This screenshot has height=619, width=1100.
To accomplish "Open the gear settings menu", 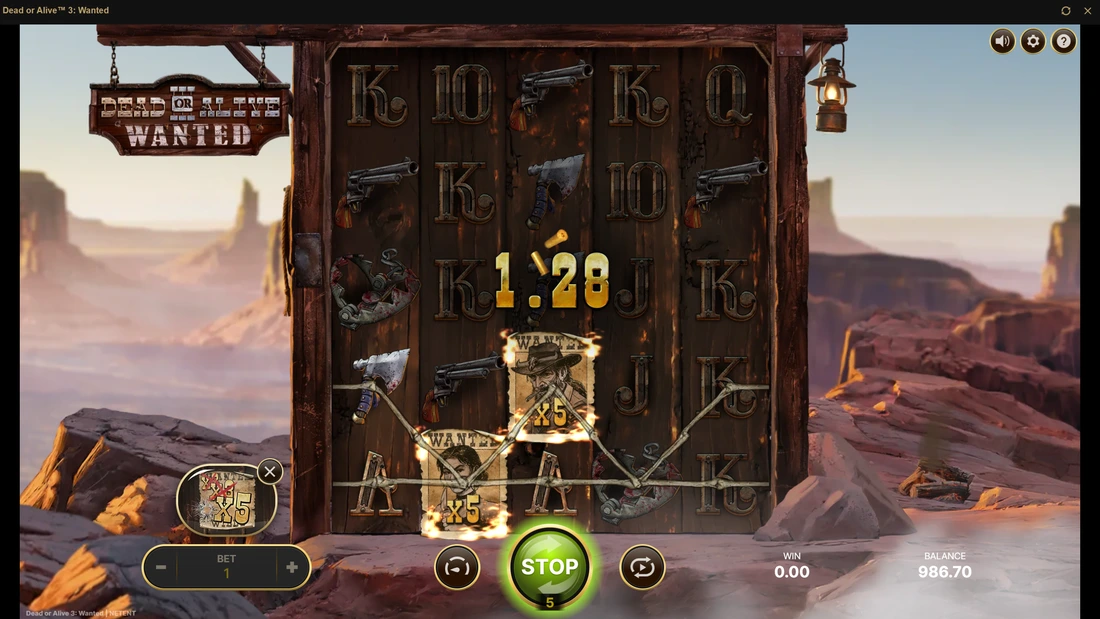I will click(1033, 41).
